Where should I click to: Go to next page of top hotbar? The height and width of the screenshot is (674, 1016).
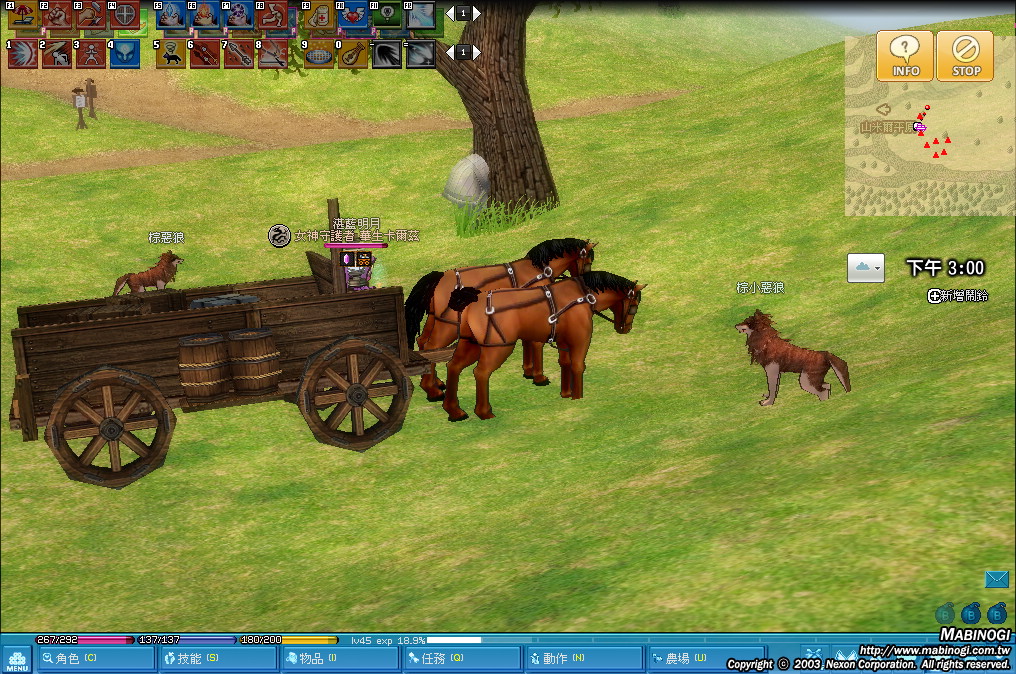tap(476, 14)
